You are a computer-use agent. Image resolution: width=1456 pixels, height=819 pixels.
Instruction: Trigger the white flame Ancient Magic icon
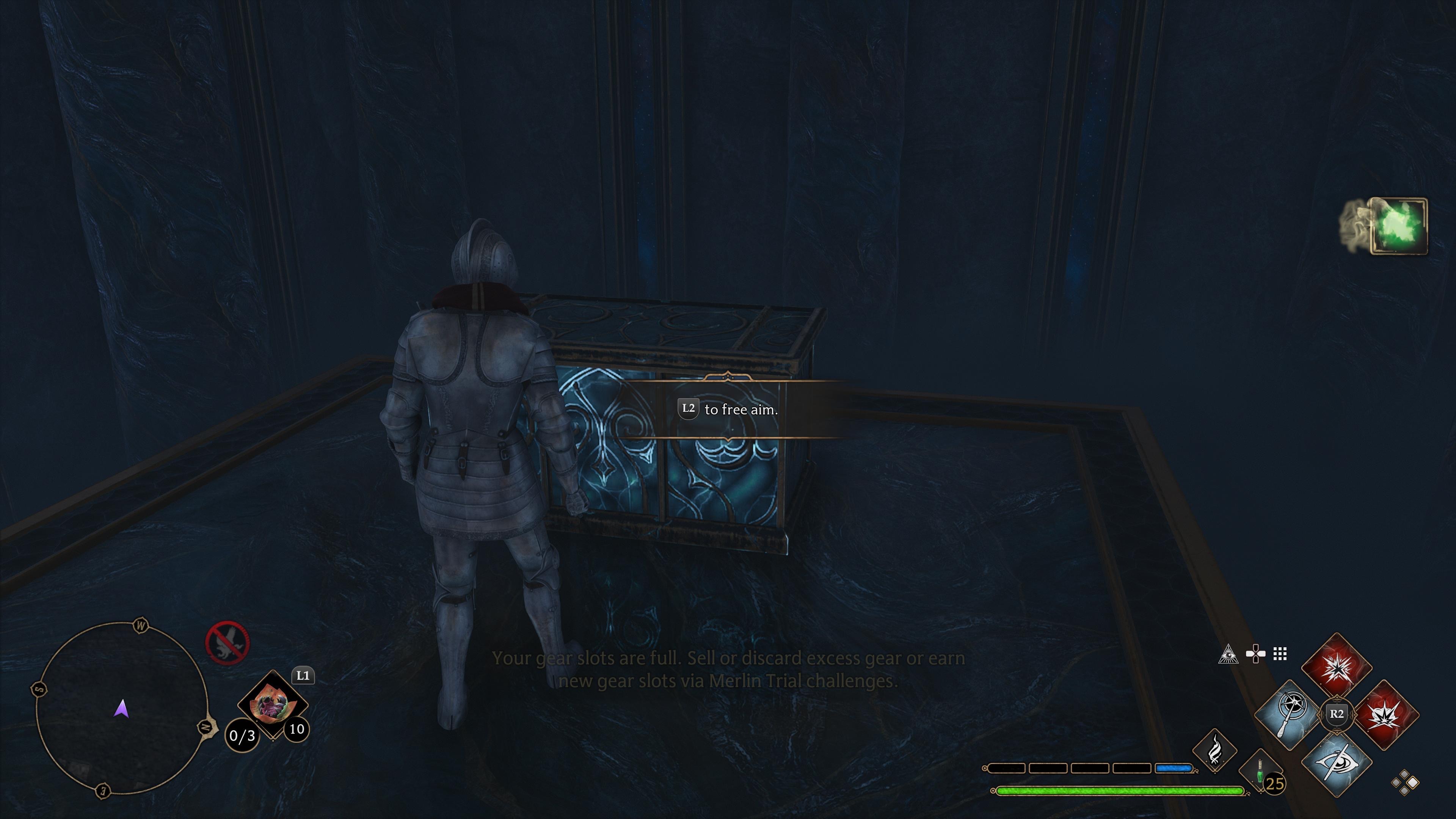[x=1214, y=751]
